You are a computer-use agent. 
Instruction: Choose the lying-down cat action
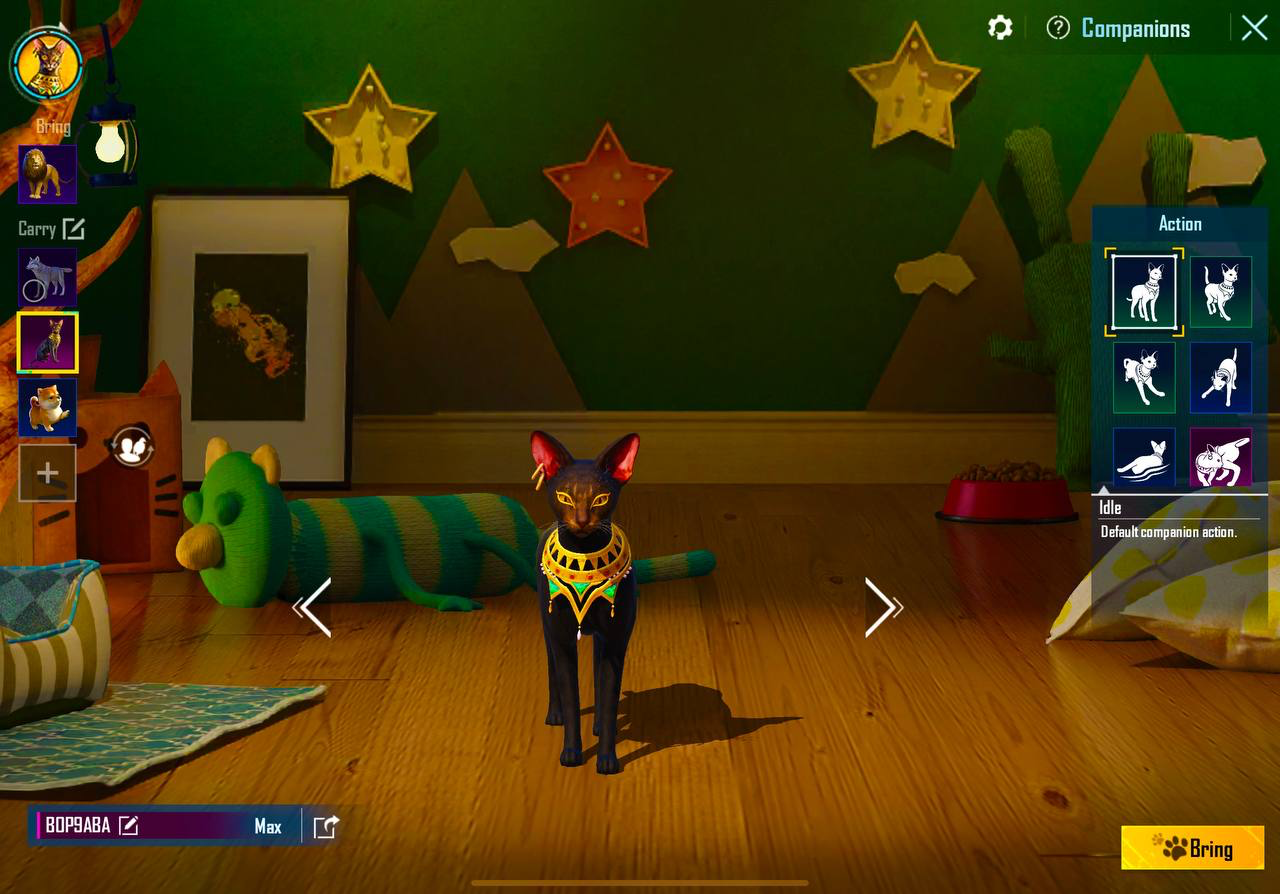tap(1144, 458)
